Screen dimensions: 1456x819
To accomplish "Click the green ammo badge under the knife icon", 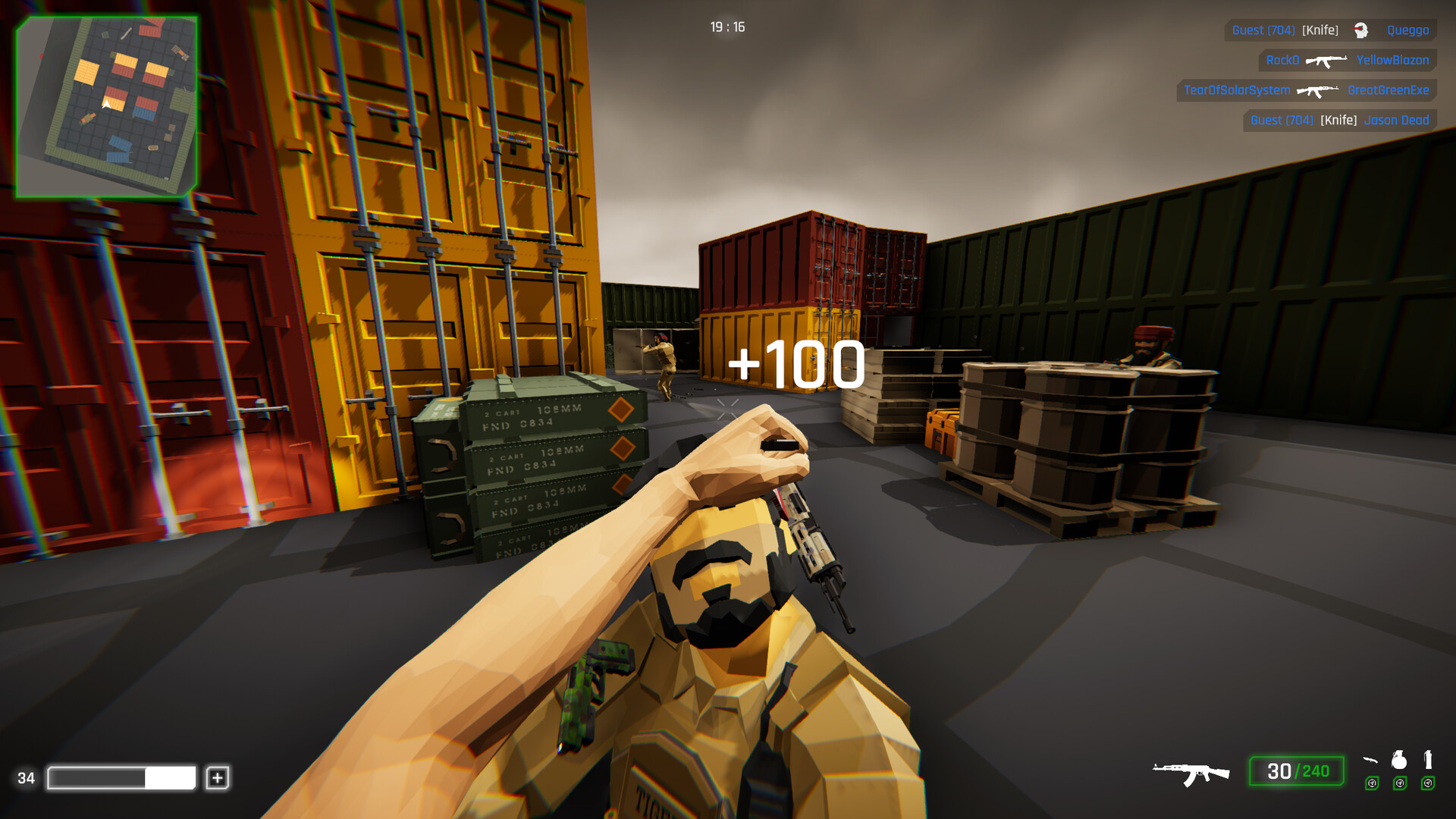I will tap(1373, 783).
